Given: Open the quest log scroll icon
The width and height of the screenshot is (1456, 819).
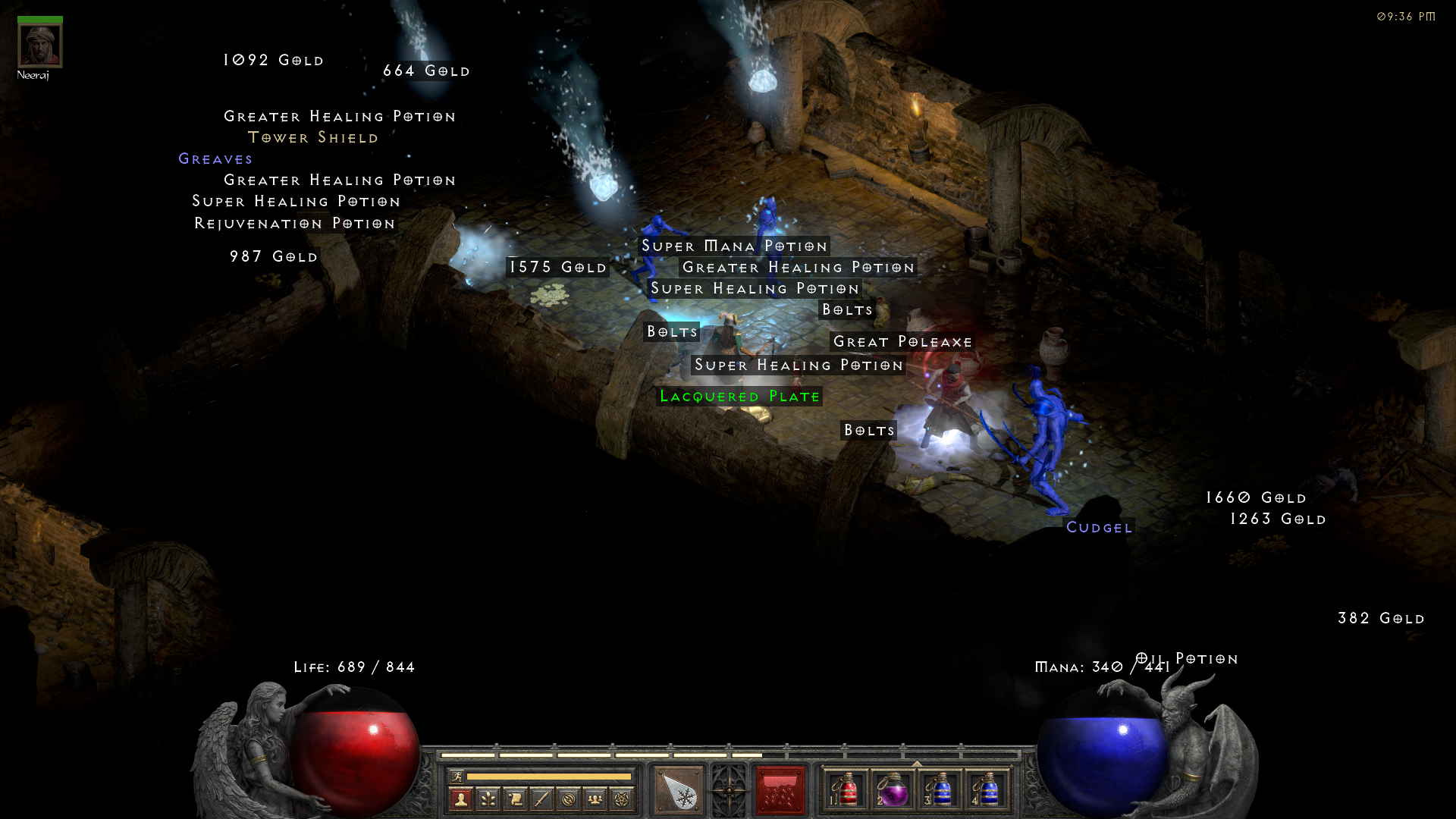Looking at the screenshot, I should click(515, 799).
